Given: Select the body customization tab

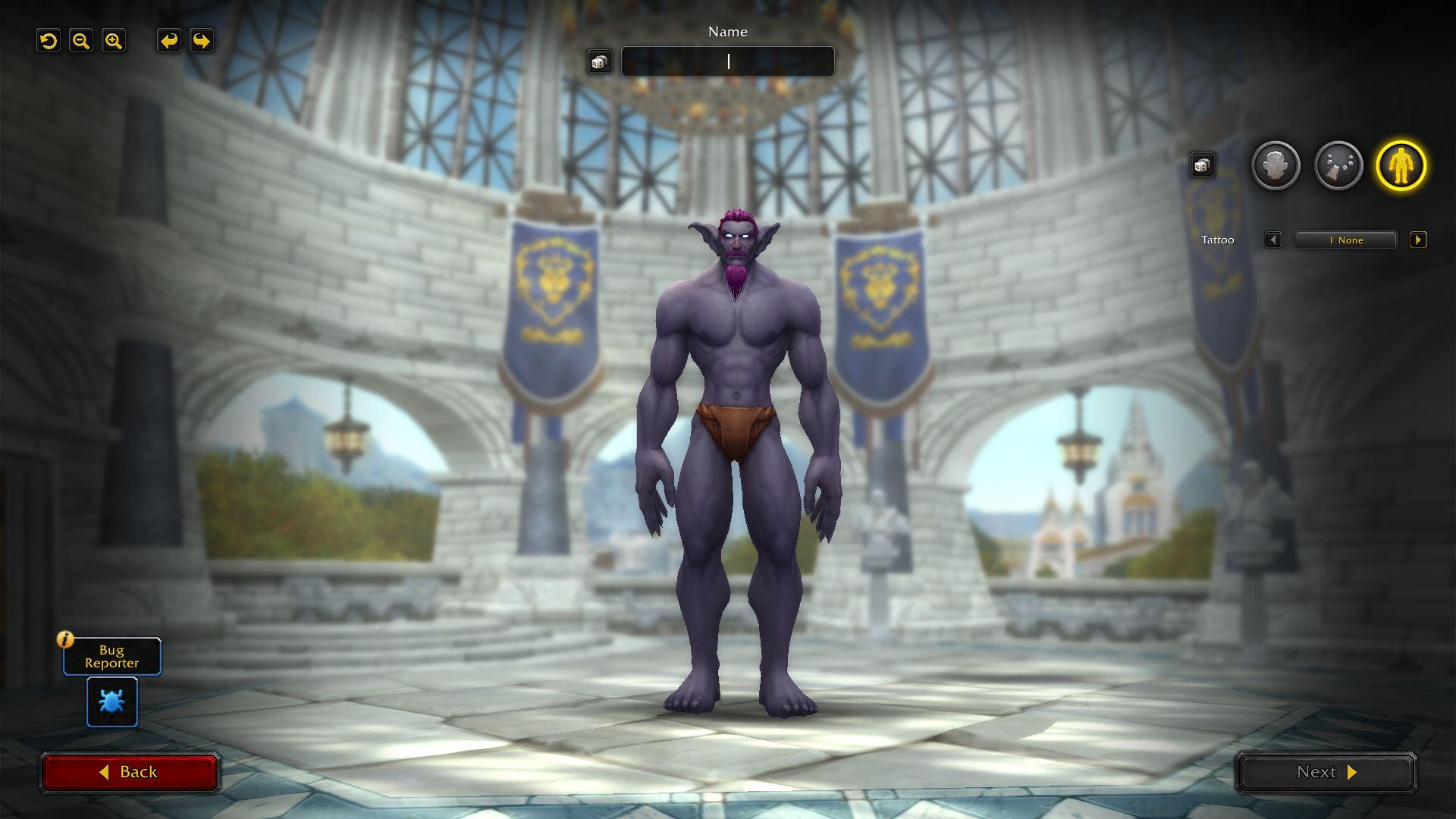Looking at the screenshot, I should point(1401,165).
